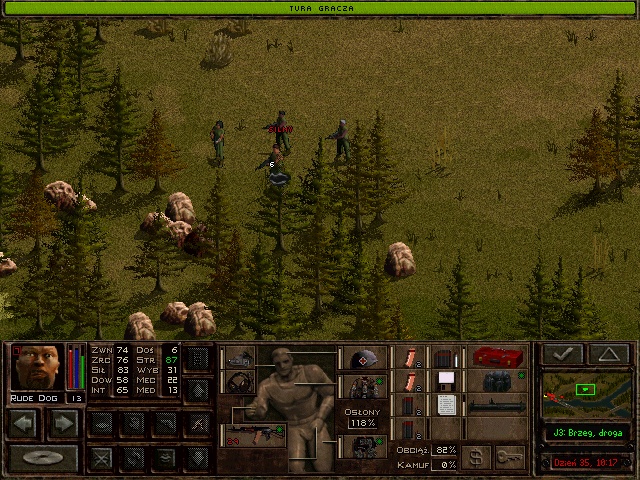Select the body armor vest slot

tap(363, 387)
